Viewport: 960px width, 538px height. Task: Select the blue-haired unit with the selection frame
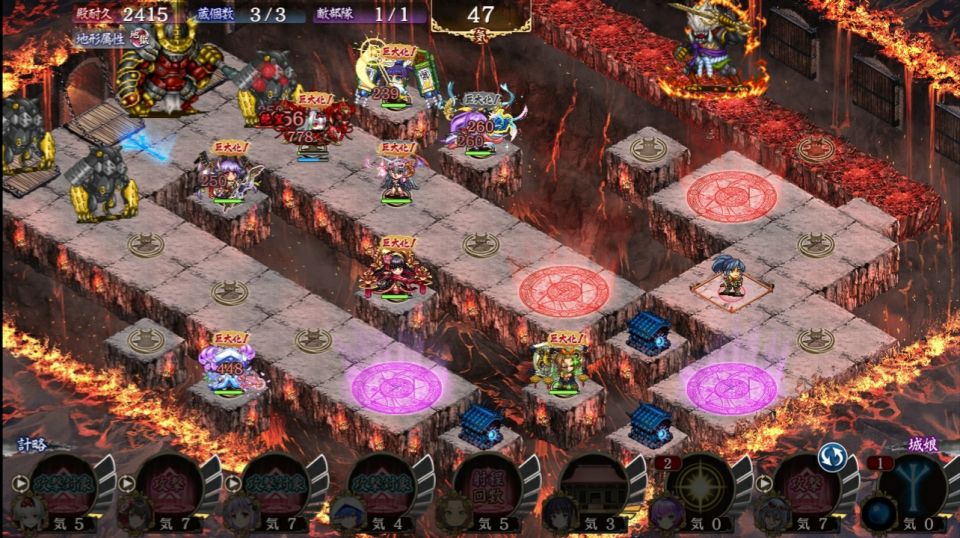731,278
